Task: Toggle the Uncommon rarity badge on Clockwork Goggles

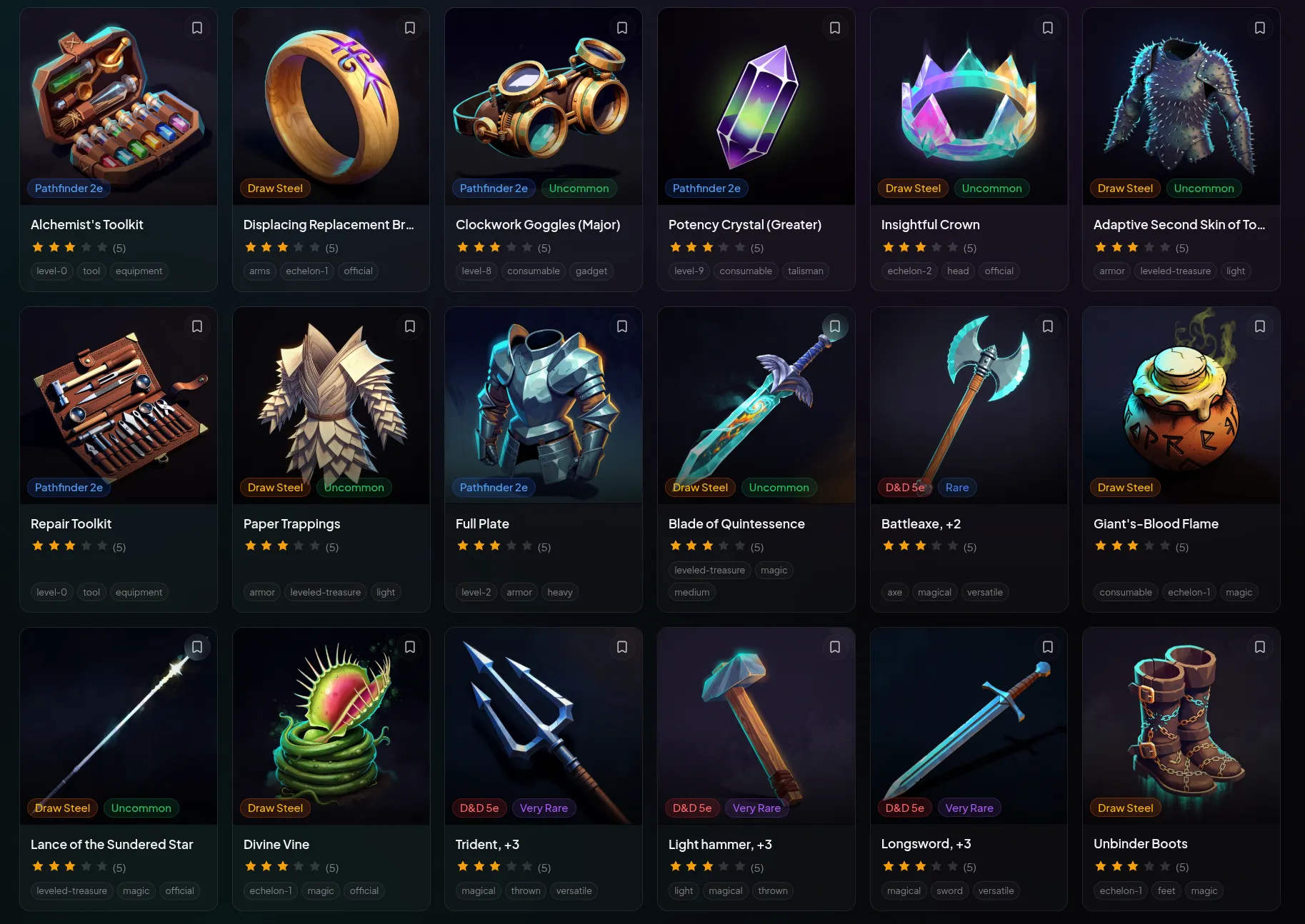Action: [x=579, y=188]
